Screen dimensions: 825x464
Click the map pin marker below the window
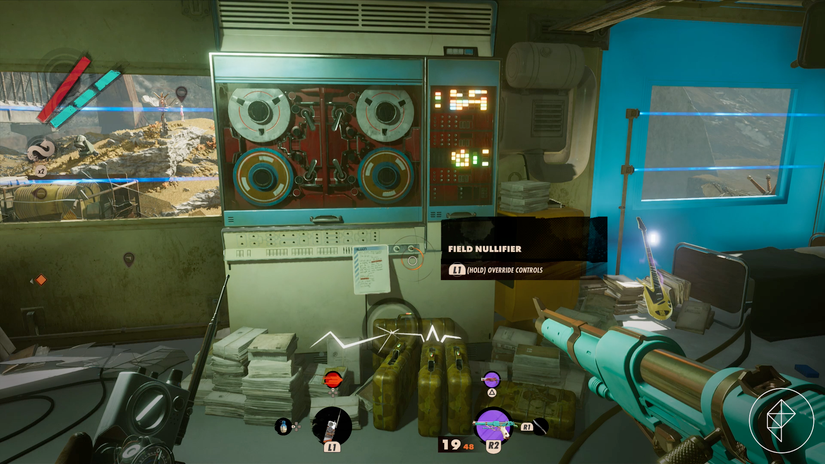click(x=129, y=260)
